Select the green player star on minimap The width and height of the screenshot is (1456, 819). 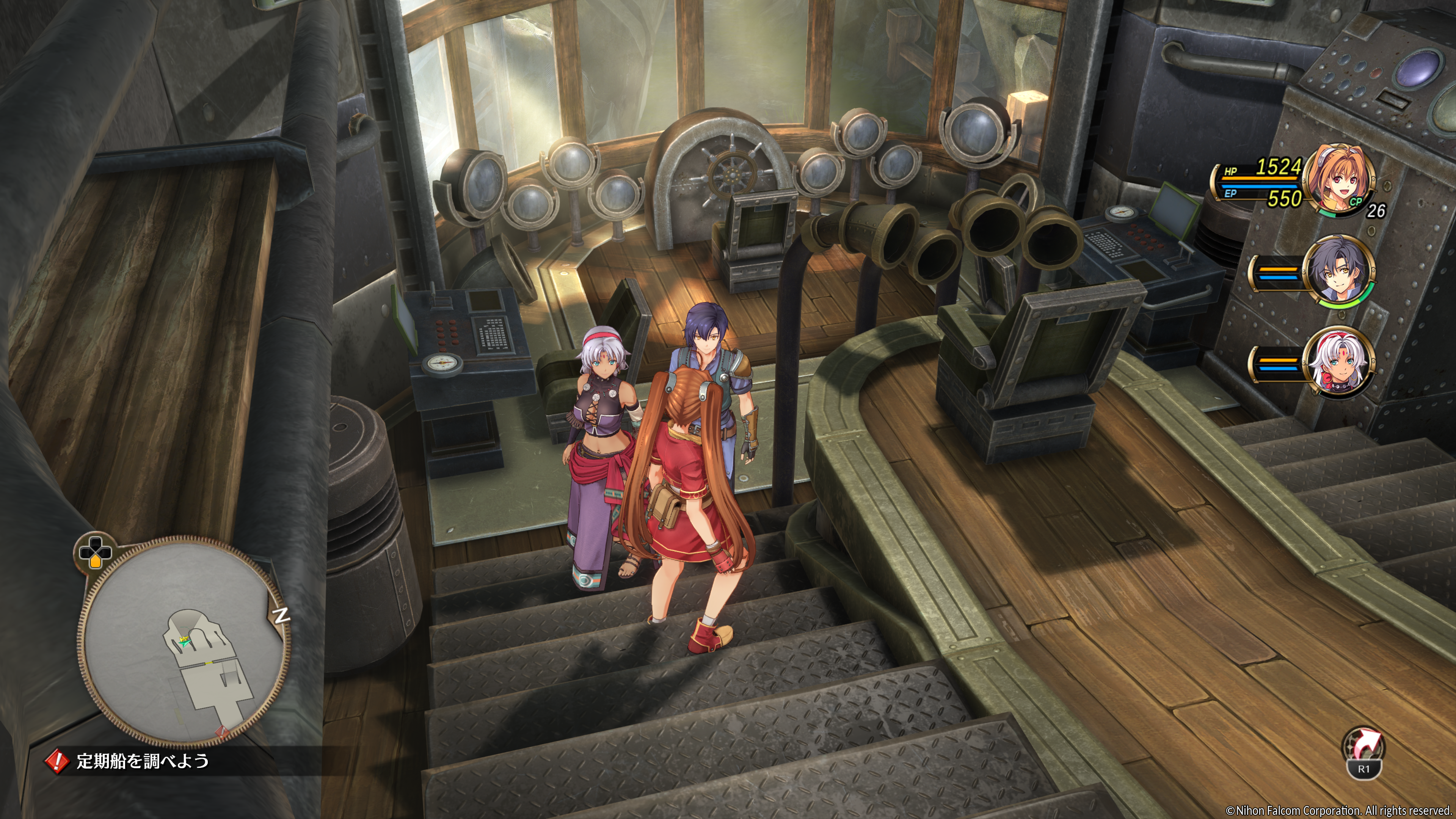click(x=184, y=641)
